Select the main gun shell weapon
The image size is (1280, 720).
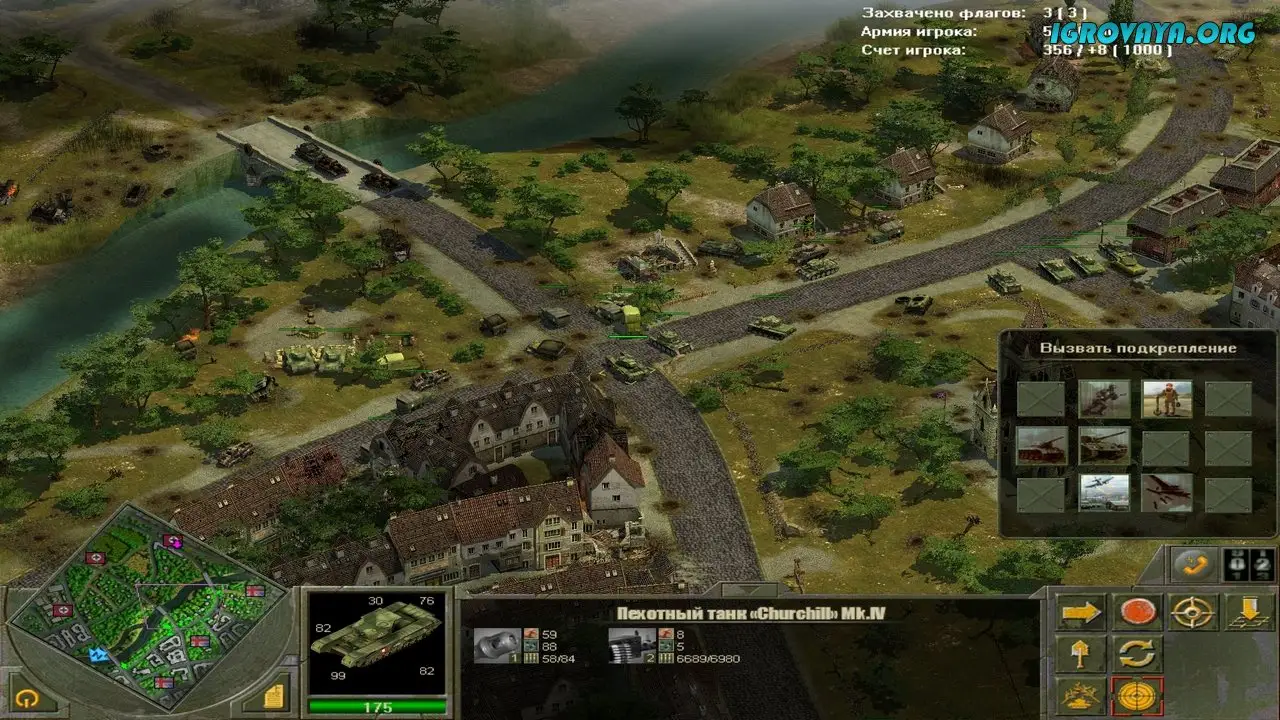tap(497, 645)
